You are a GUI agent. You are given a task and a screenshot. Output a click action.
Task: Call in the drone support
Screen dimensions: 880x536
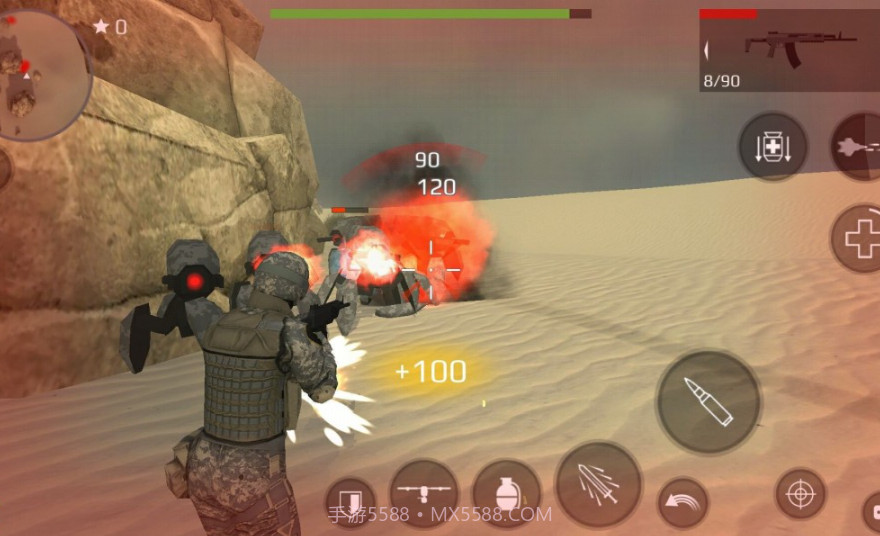[423, 493]
